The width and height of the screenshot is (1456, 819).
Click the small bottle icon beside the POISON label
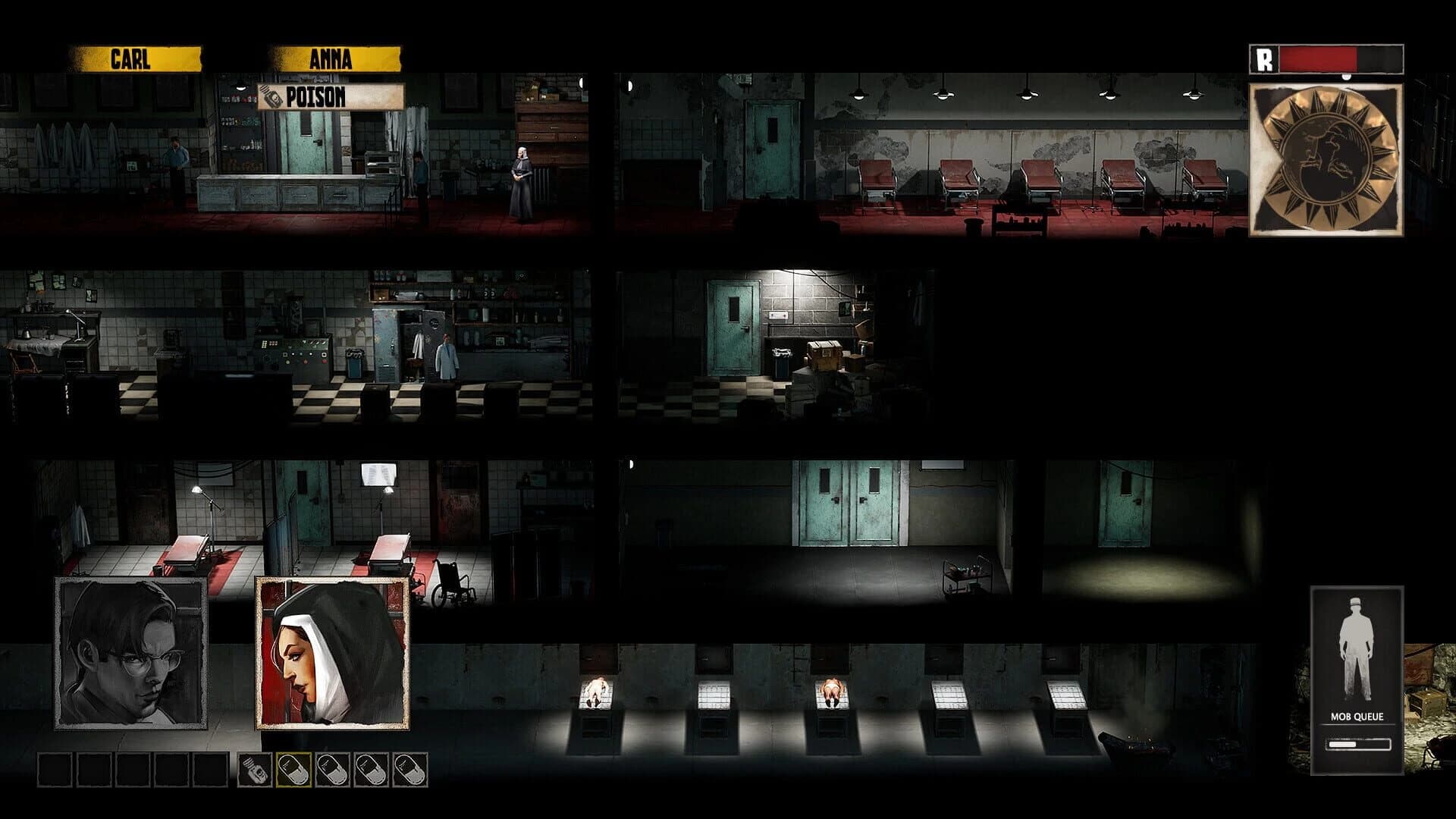(271, 97)
